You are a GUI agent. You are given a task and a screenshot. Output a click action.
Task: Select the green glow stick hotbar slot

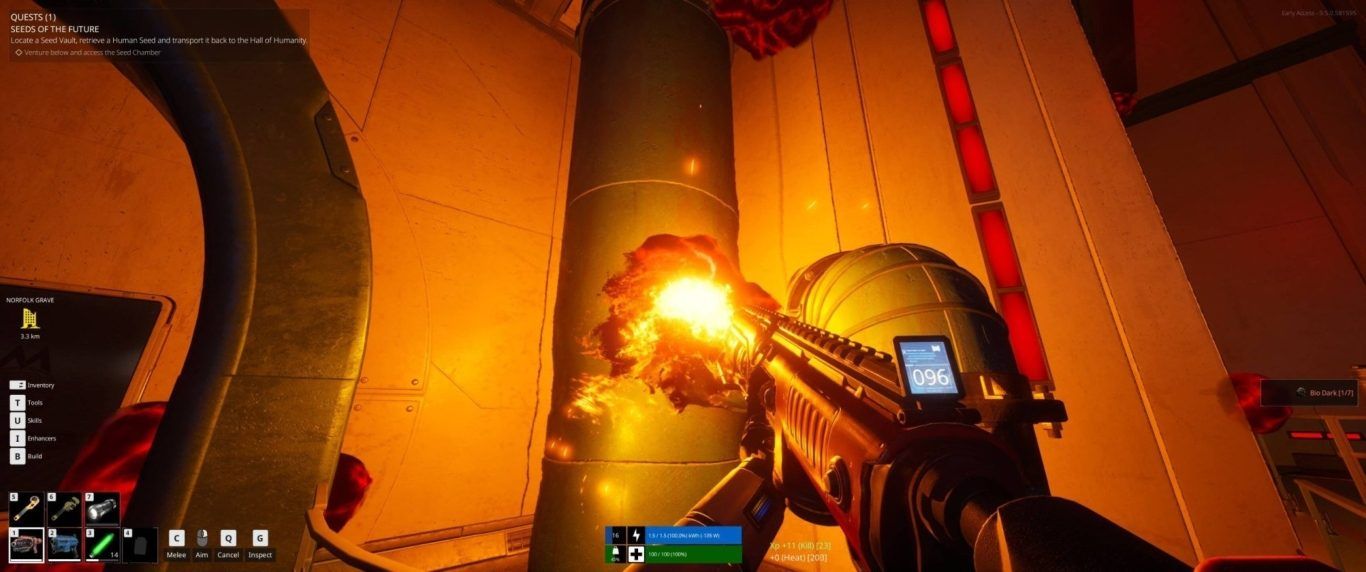coord(101,546)
